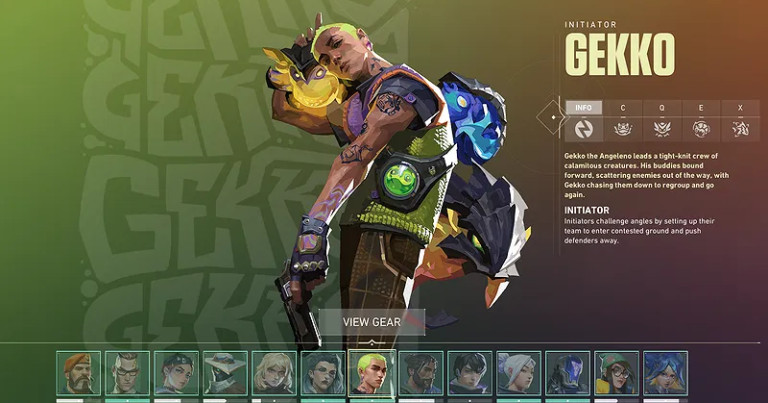Select the blonde Deadlock portrait
This screenshot has height=403, width=768.
pyautogui.click(x=274, y=373)
